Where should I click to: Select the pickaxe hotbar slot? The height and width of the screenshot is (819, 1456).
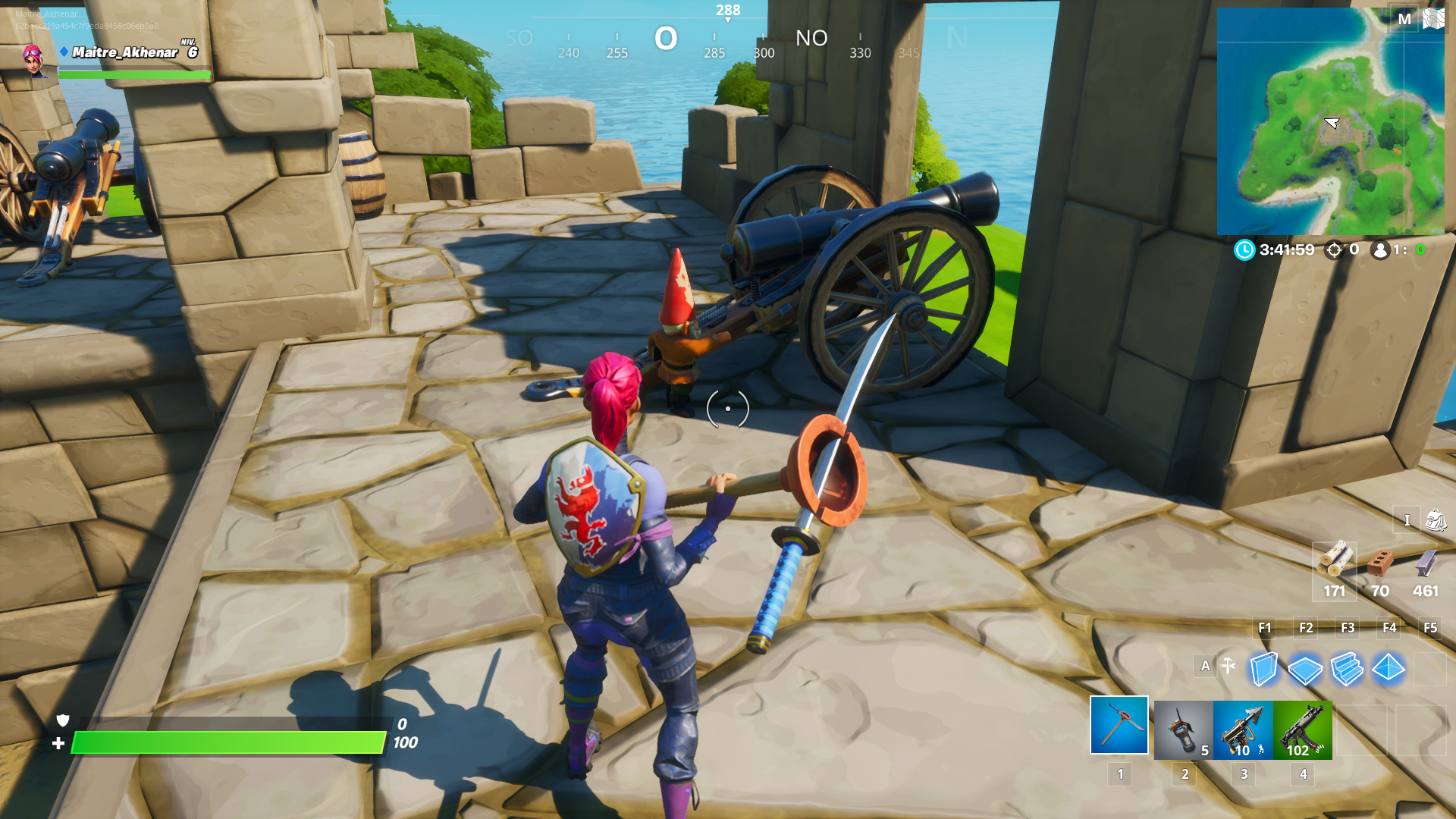[1119, 726]
